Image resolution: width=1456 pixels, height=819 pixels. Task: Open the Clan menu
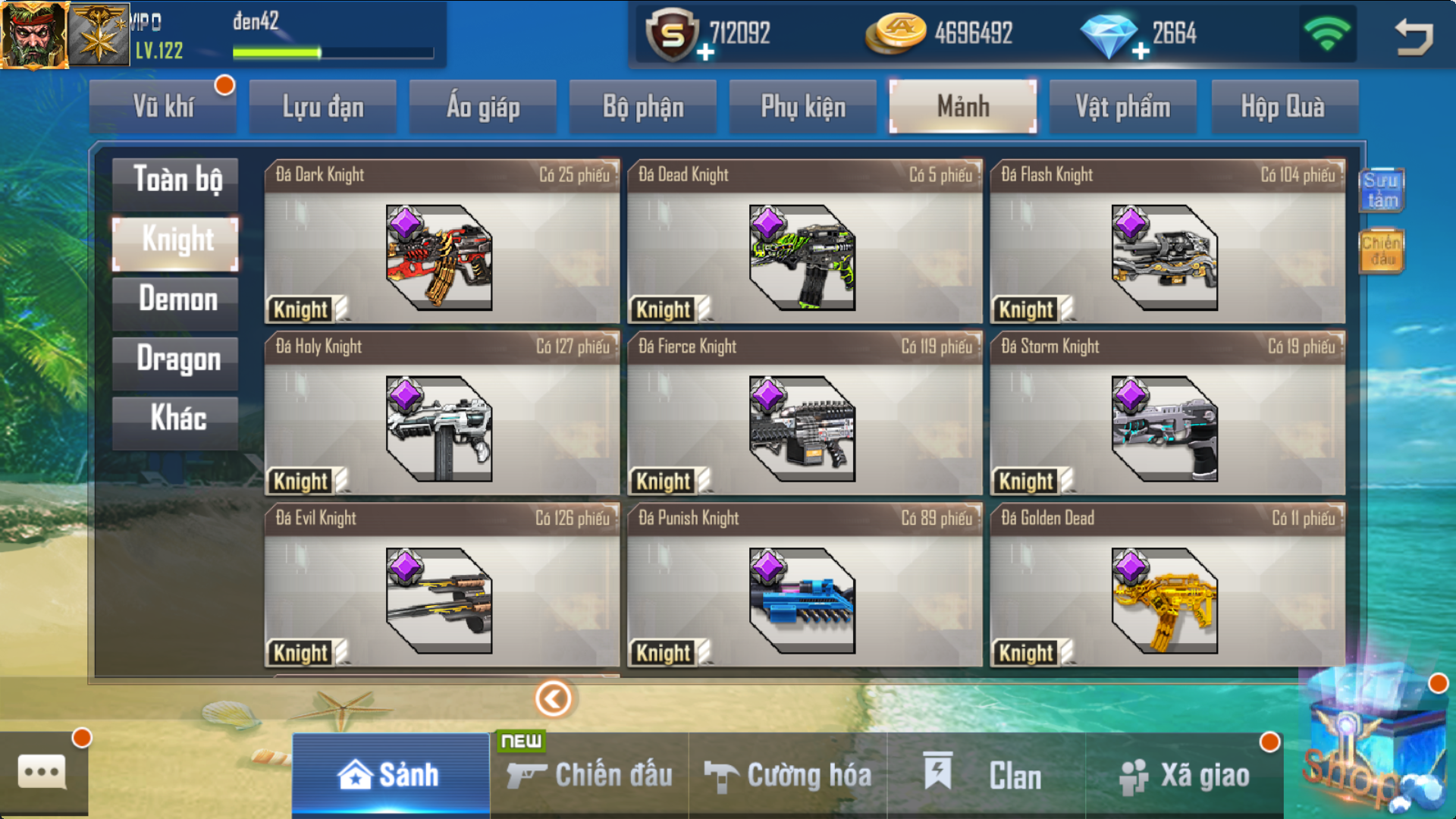pos(986,775)
